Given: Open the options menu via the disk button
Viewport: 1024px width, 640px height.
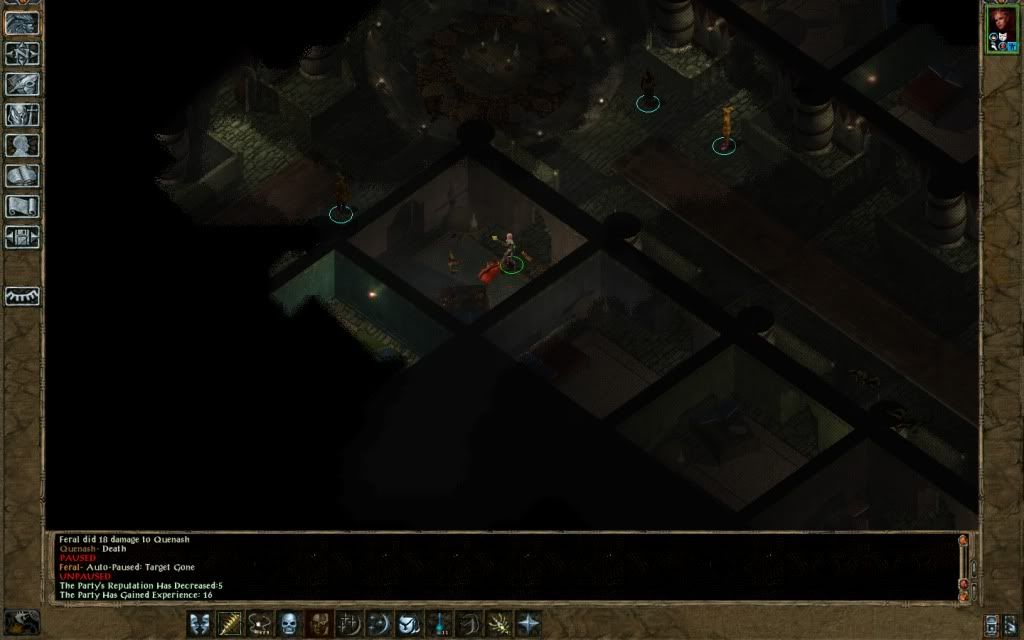Looking at the screenshot, I should (x=22, y=238).
